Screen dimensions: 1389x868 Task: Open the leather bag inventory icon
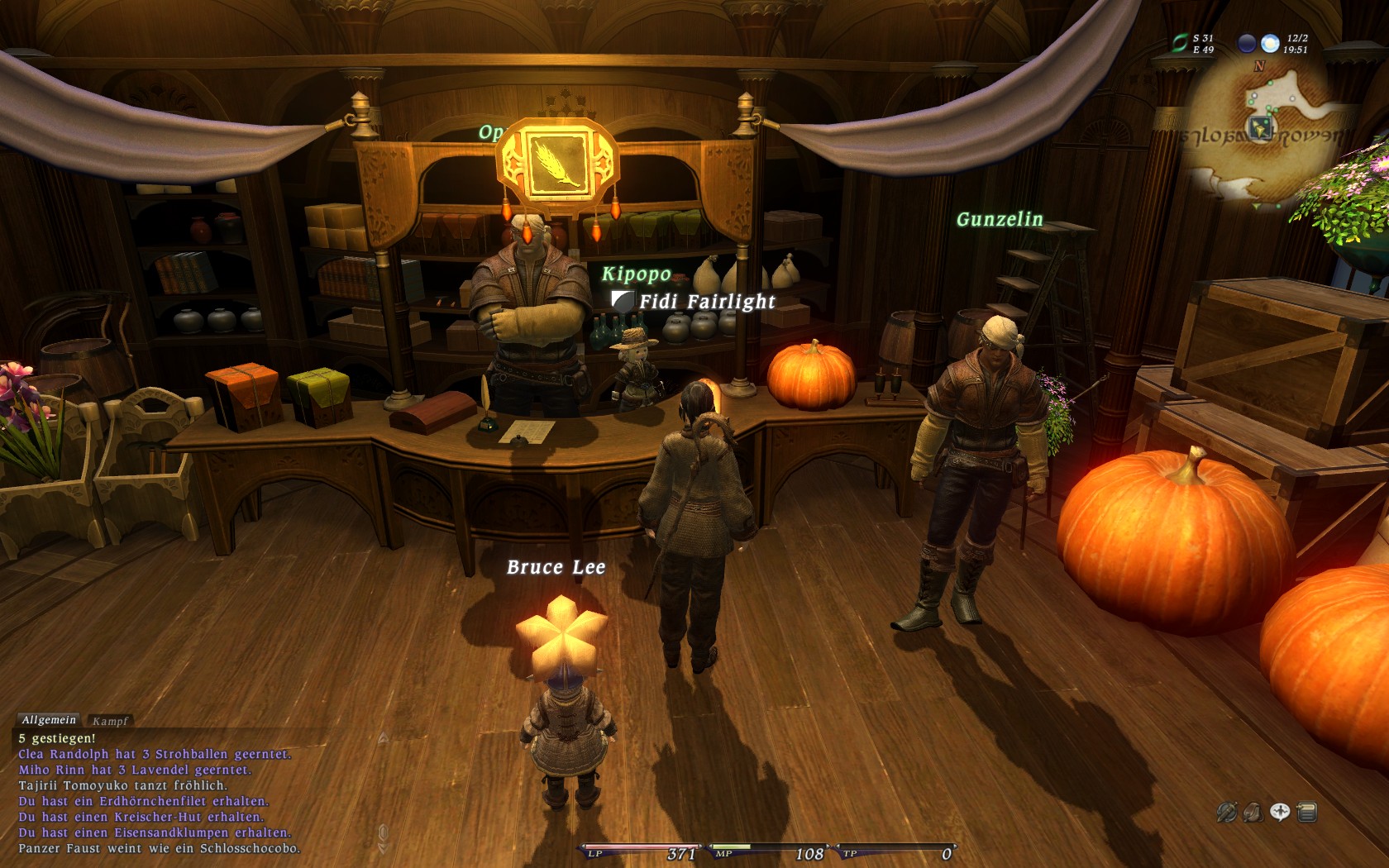click(1253, 813)
